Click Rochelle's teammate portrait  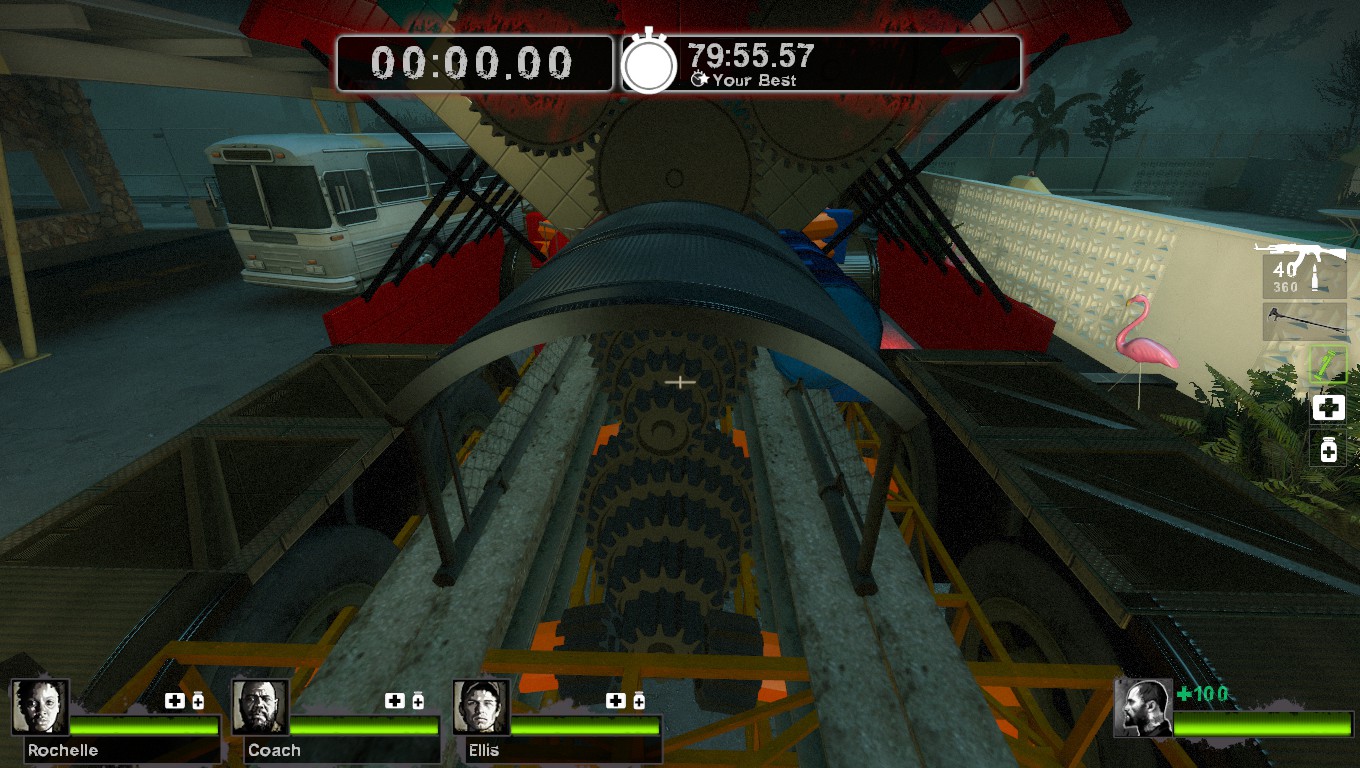(x=41, y=707)
